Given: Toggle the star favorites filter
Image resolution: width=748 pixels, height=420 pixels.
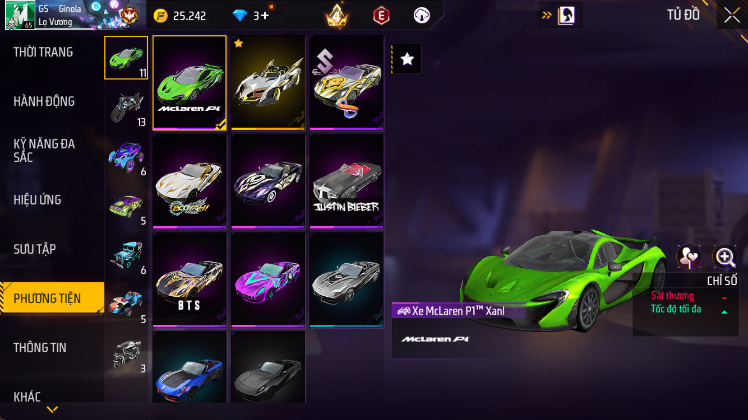Looking at the screenshot, I should pyautogui.click(x=407, y=60).
